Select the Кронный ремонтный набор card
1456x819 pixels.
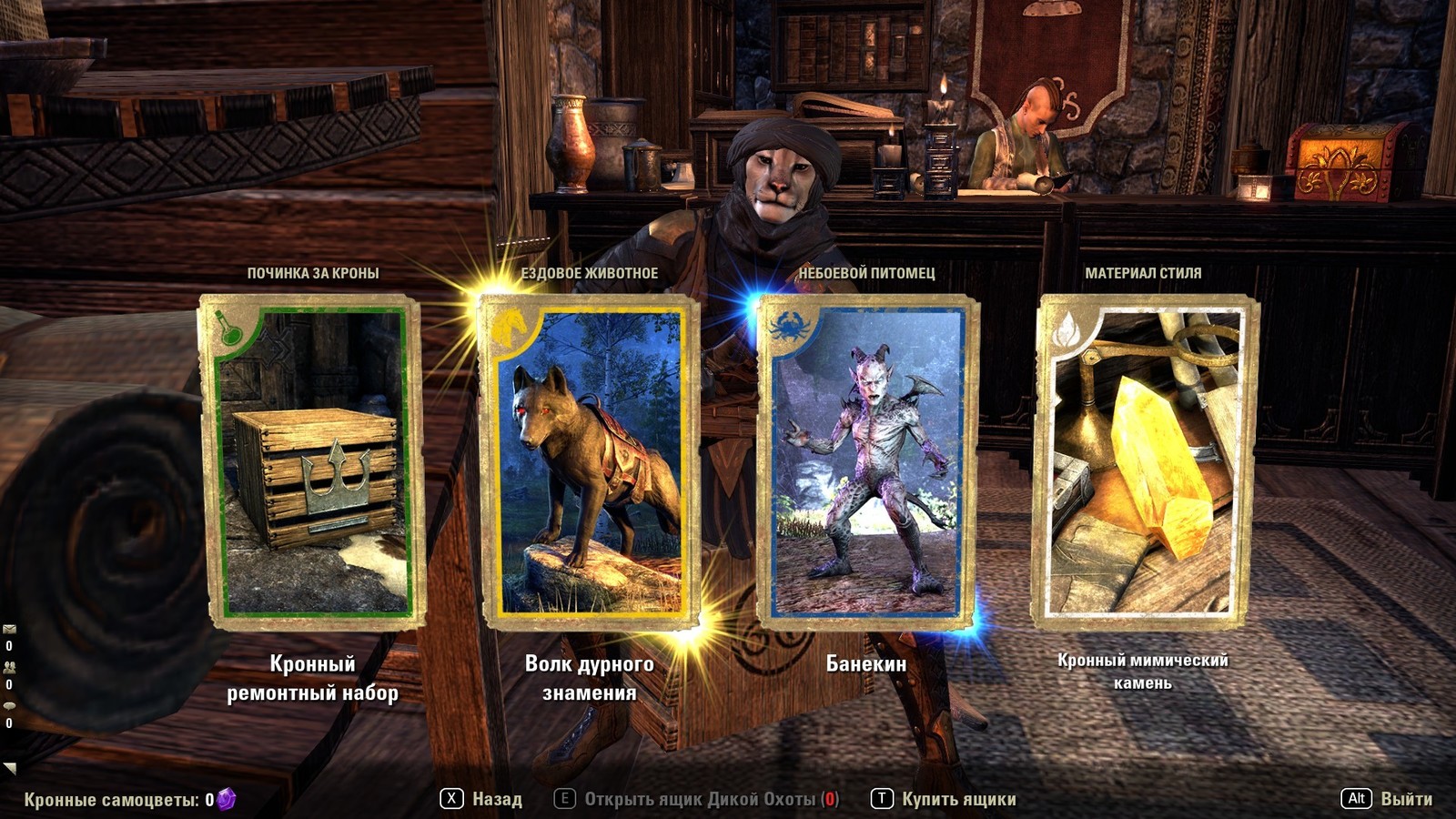point(311,462)
